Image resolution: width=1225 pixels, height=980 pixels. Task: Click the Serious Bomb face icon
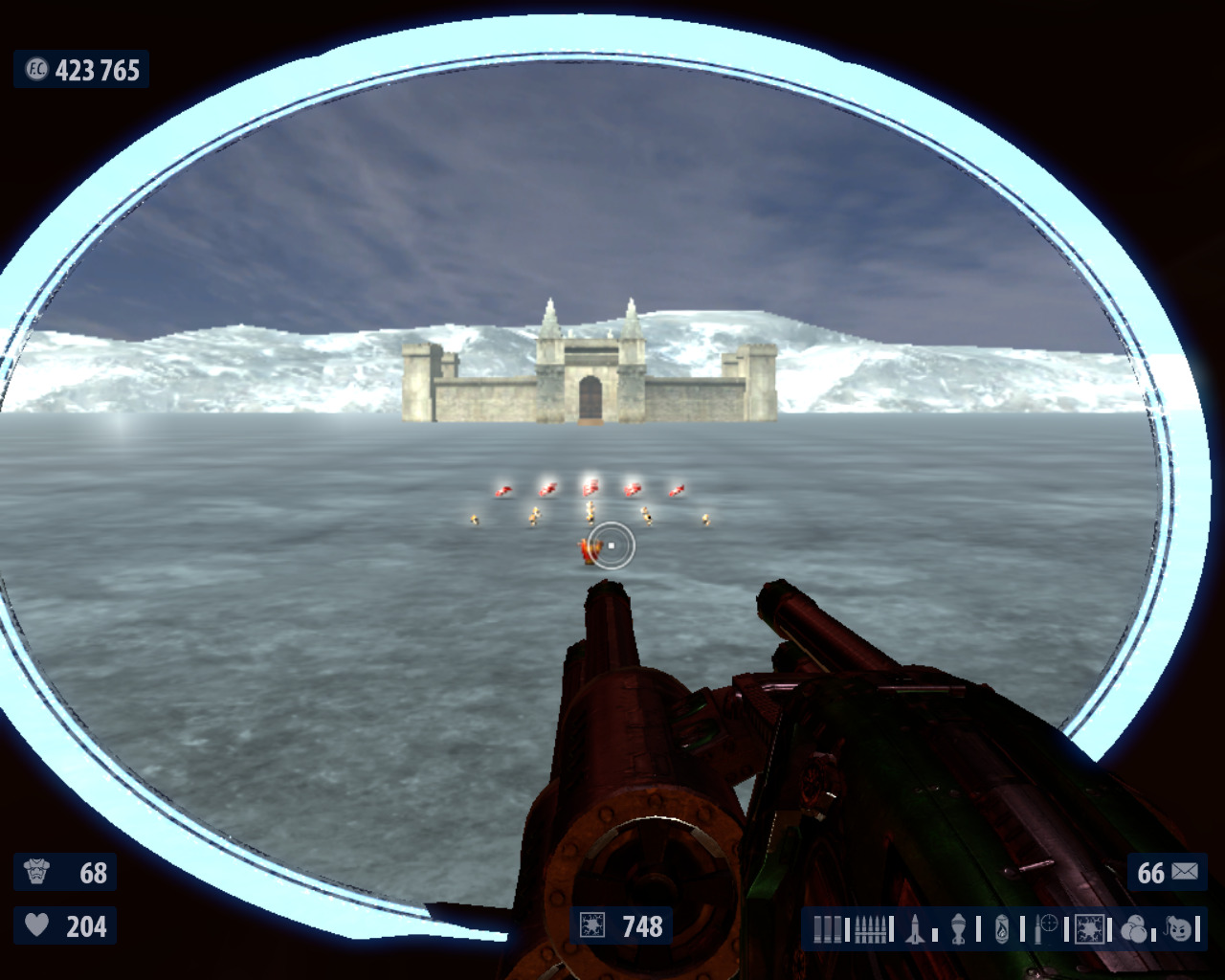click(1179, 928)
